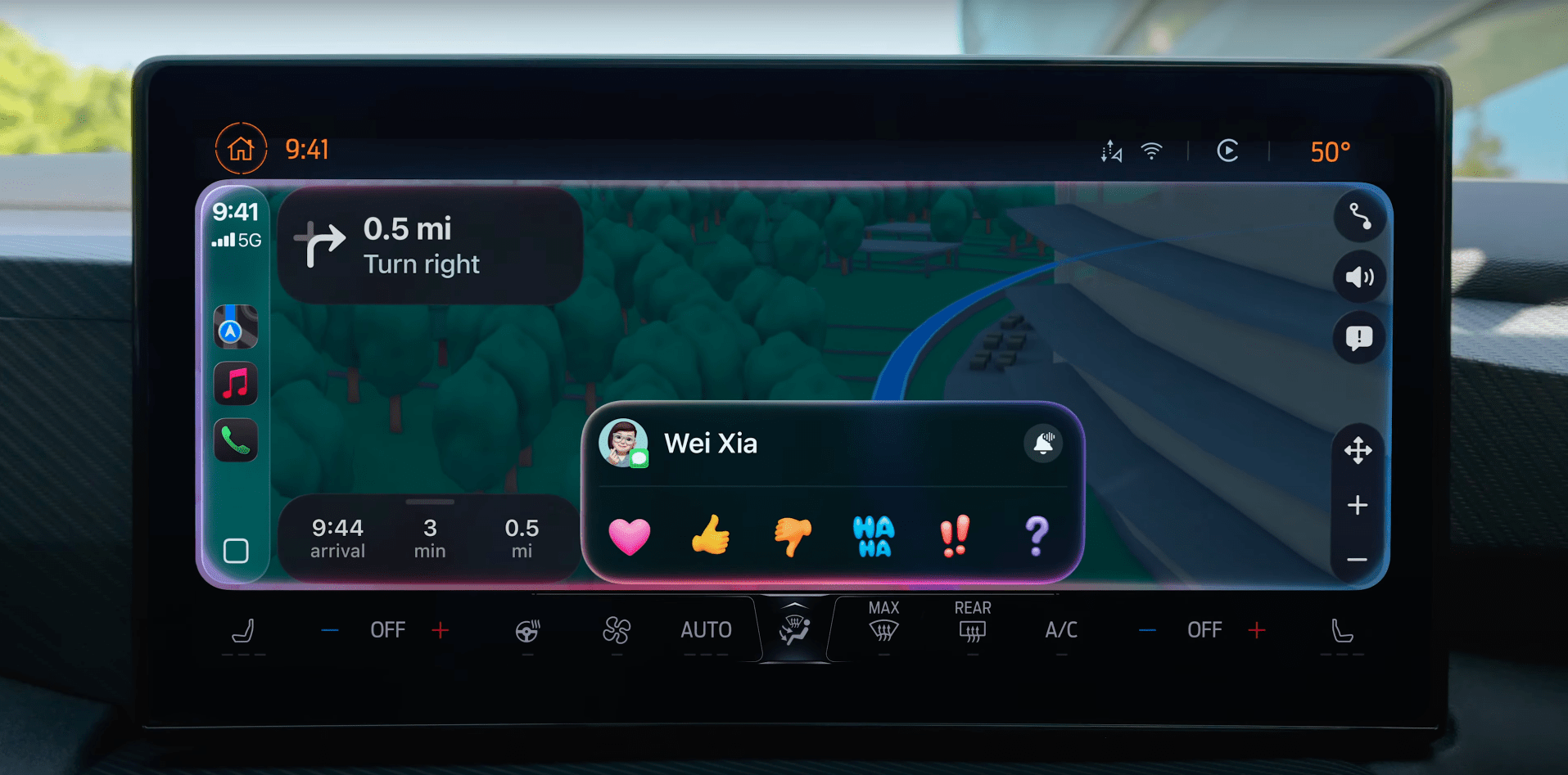Show the CarPlay dashboard square button
Viewport: 1568px width, 775px height.
pyautogui.click(x=236, y=551)
